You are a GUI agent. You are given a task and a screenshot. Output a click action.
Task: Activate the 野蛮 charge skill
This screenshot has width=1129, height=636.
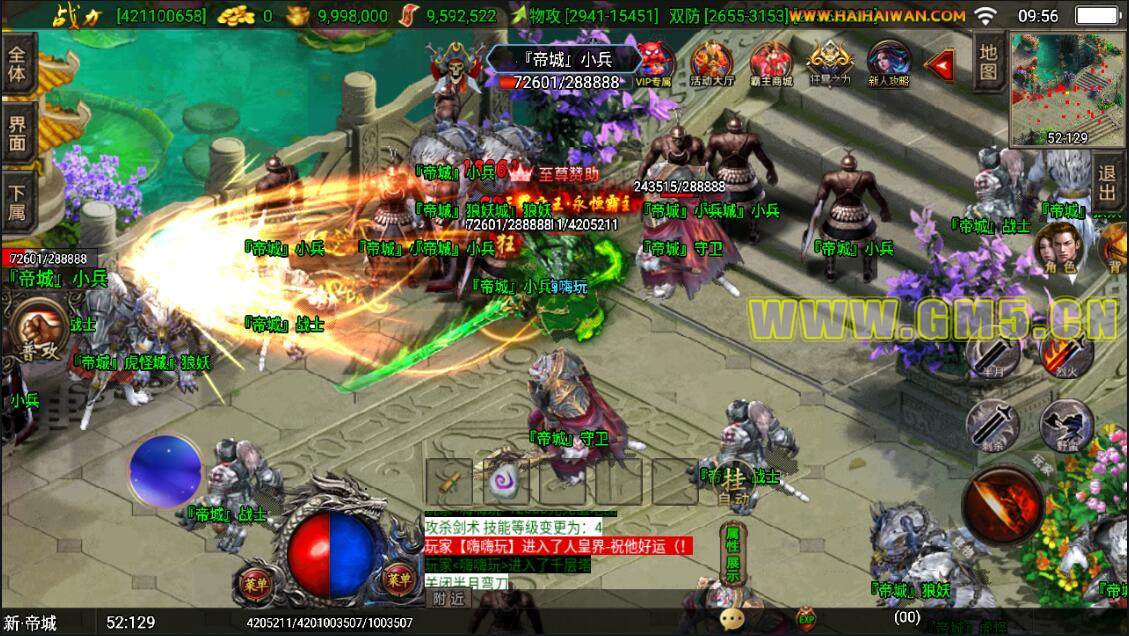click(x=1064, y=424)
